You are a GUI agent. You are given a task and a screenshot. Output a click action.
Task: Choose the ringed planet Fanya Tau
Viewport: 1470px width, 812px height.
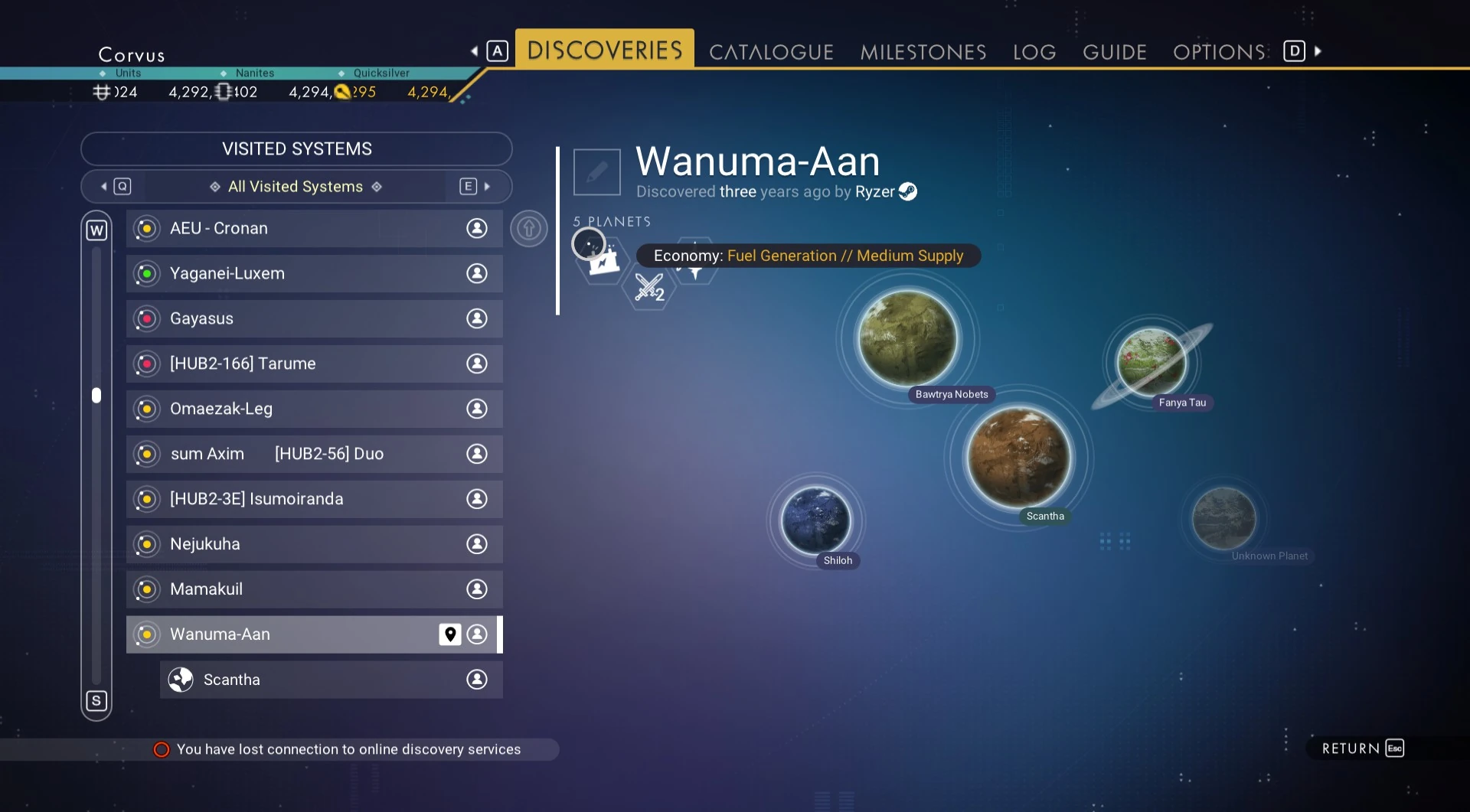(x=1151, y=362)
